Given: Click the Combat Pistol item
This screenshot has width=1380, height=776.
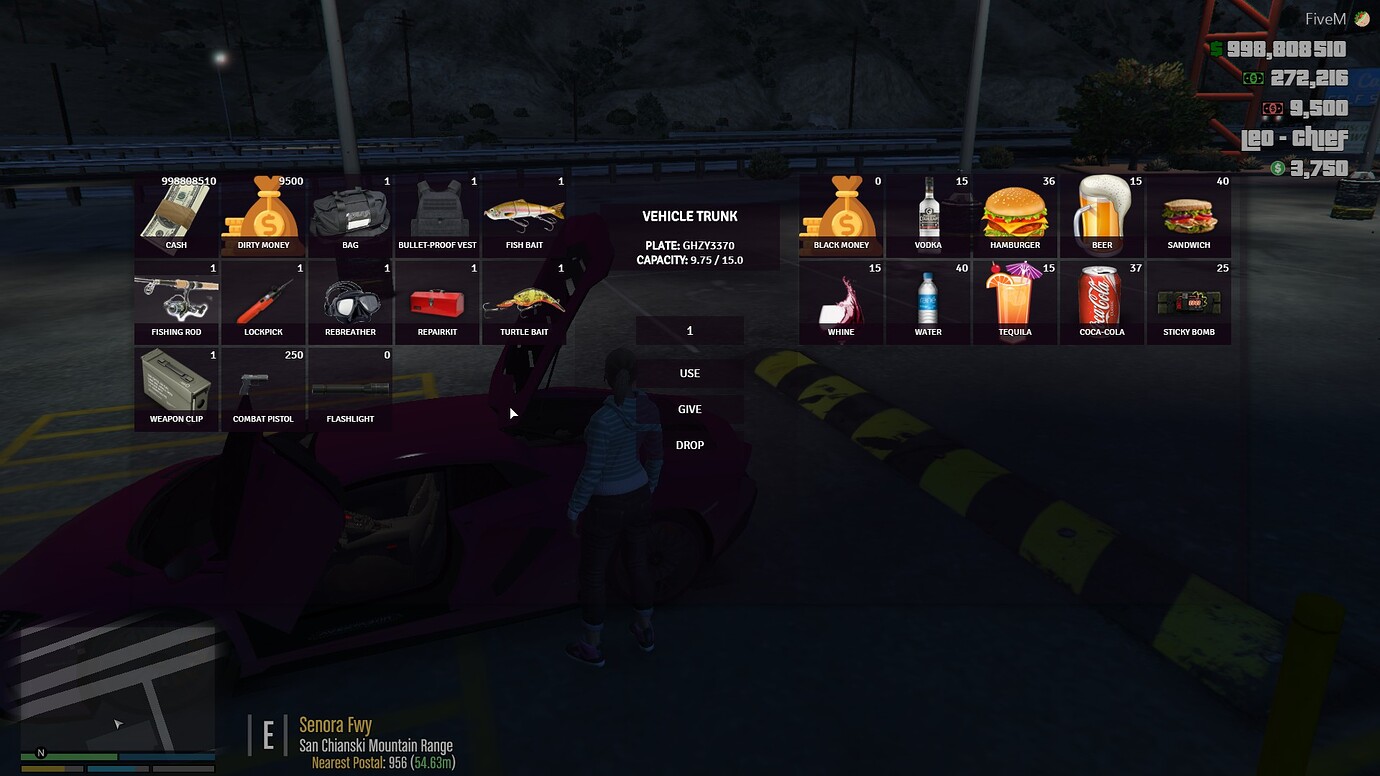Looking at the screenshot, I should coord(263,386).
